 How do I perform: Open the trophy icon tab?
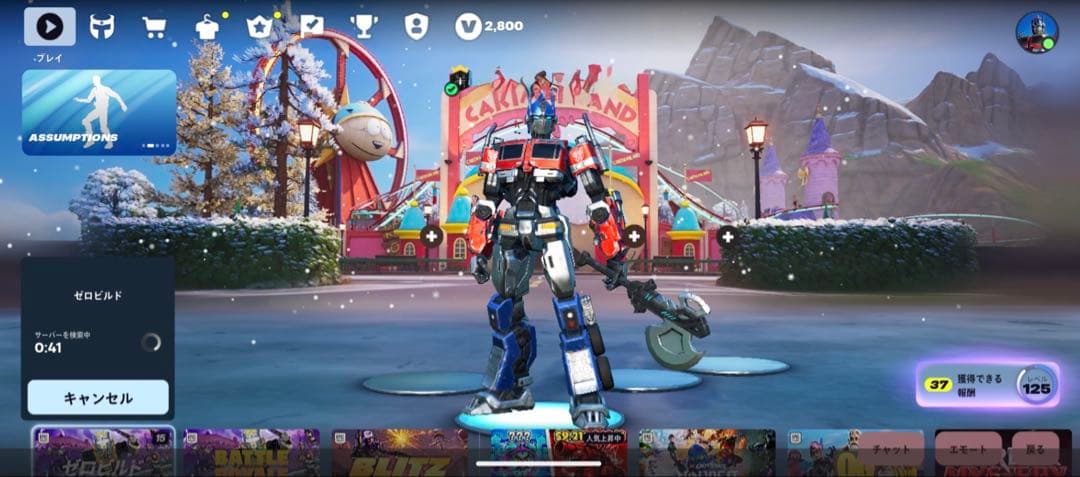363,26
